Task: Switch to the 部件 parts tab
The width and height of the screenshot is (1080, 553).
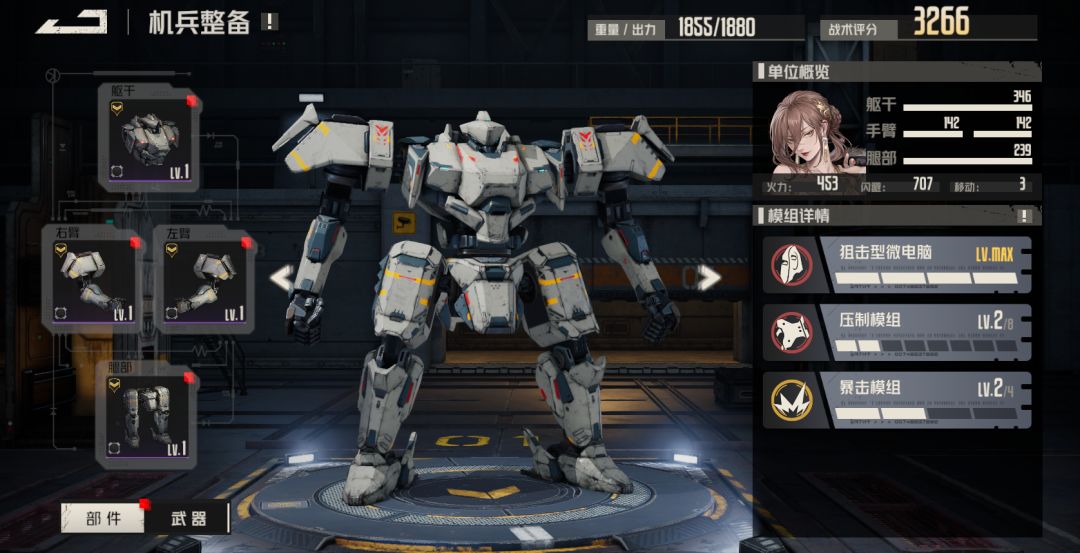Action: [103, 517]
